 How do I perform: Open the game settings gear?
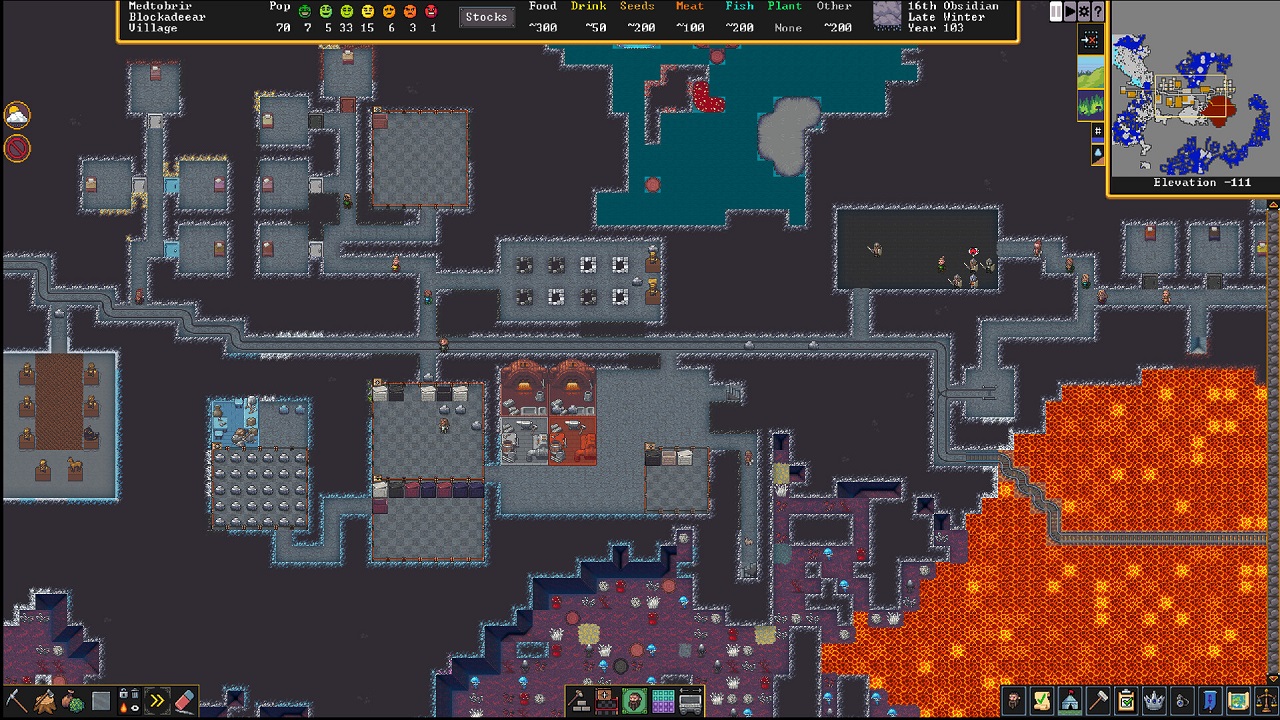pyautogui.click(x=1084, y=11)
